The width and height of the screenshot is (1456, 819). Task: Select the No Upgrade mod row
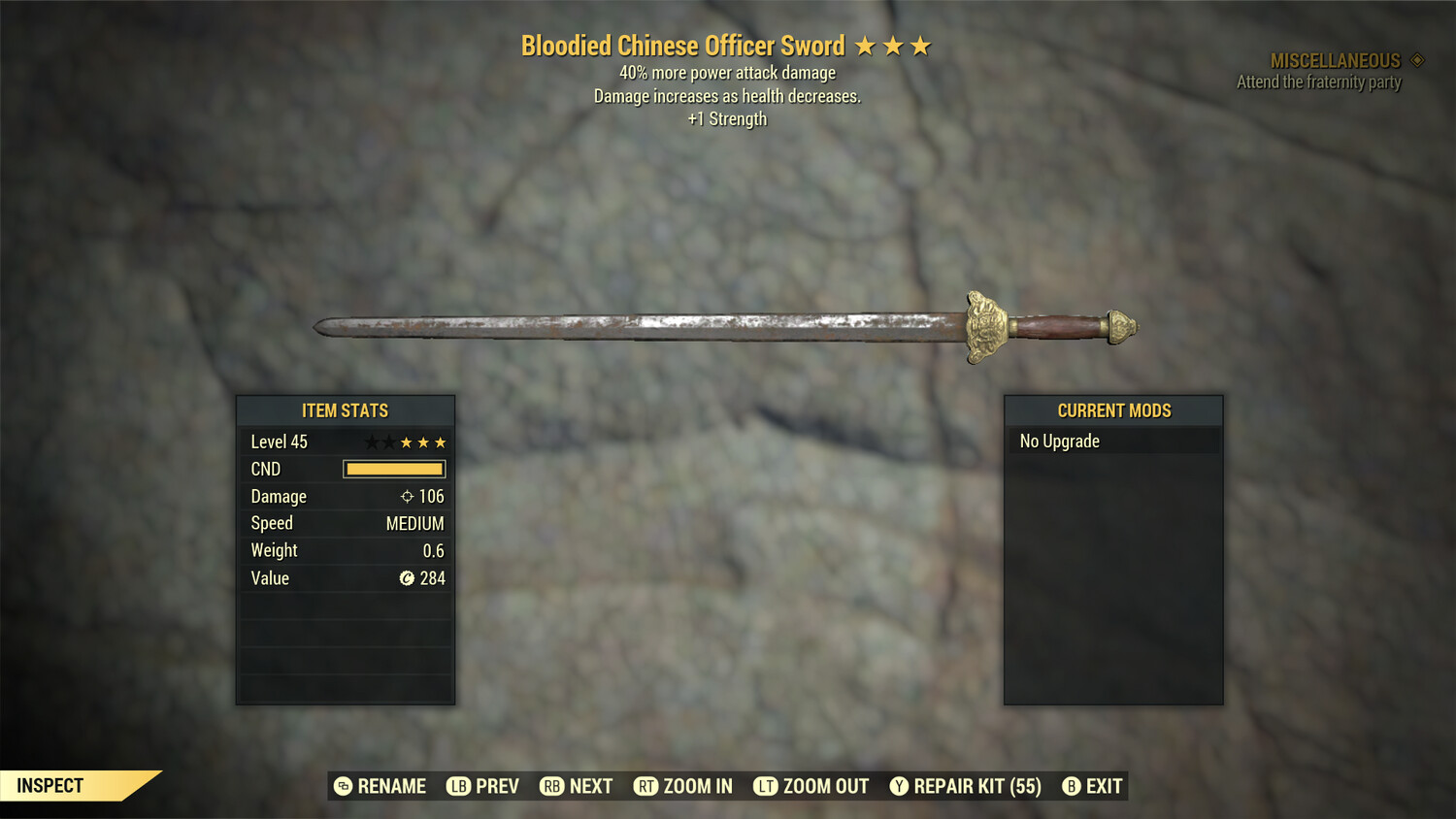(1112, 442)
